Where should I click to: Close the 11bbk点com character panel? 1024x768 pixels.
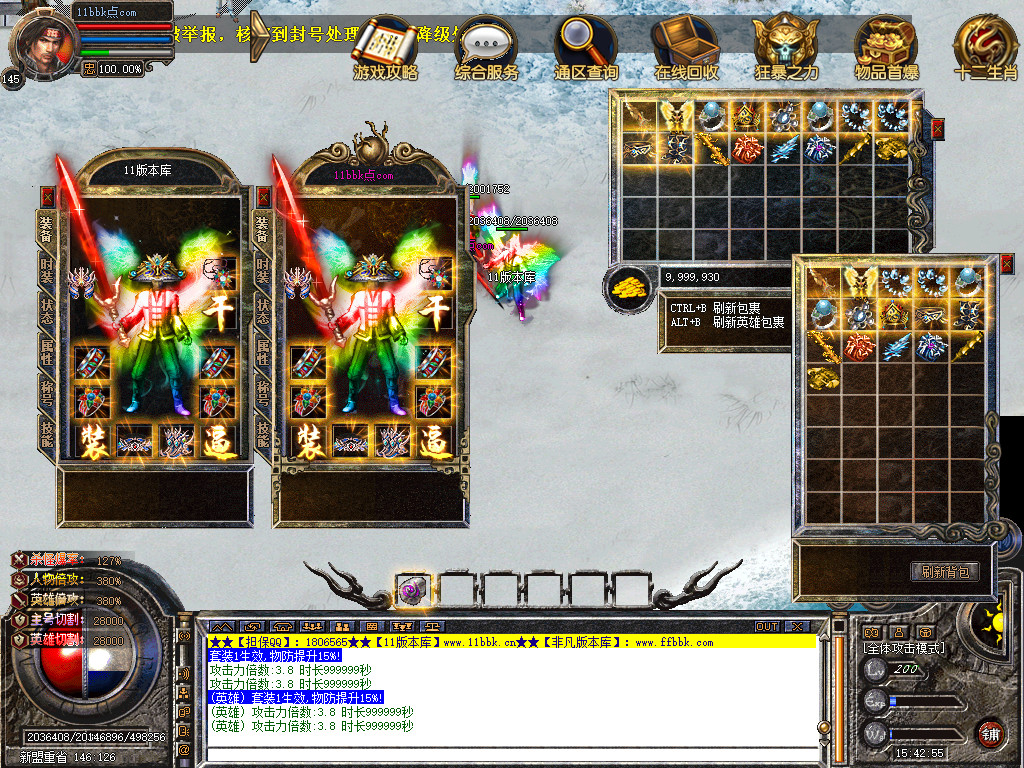click(264, 197)
